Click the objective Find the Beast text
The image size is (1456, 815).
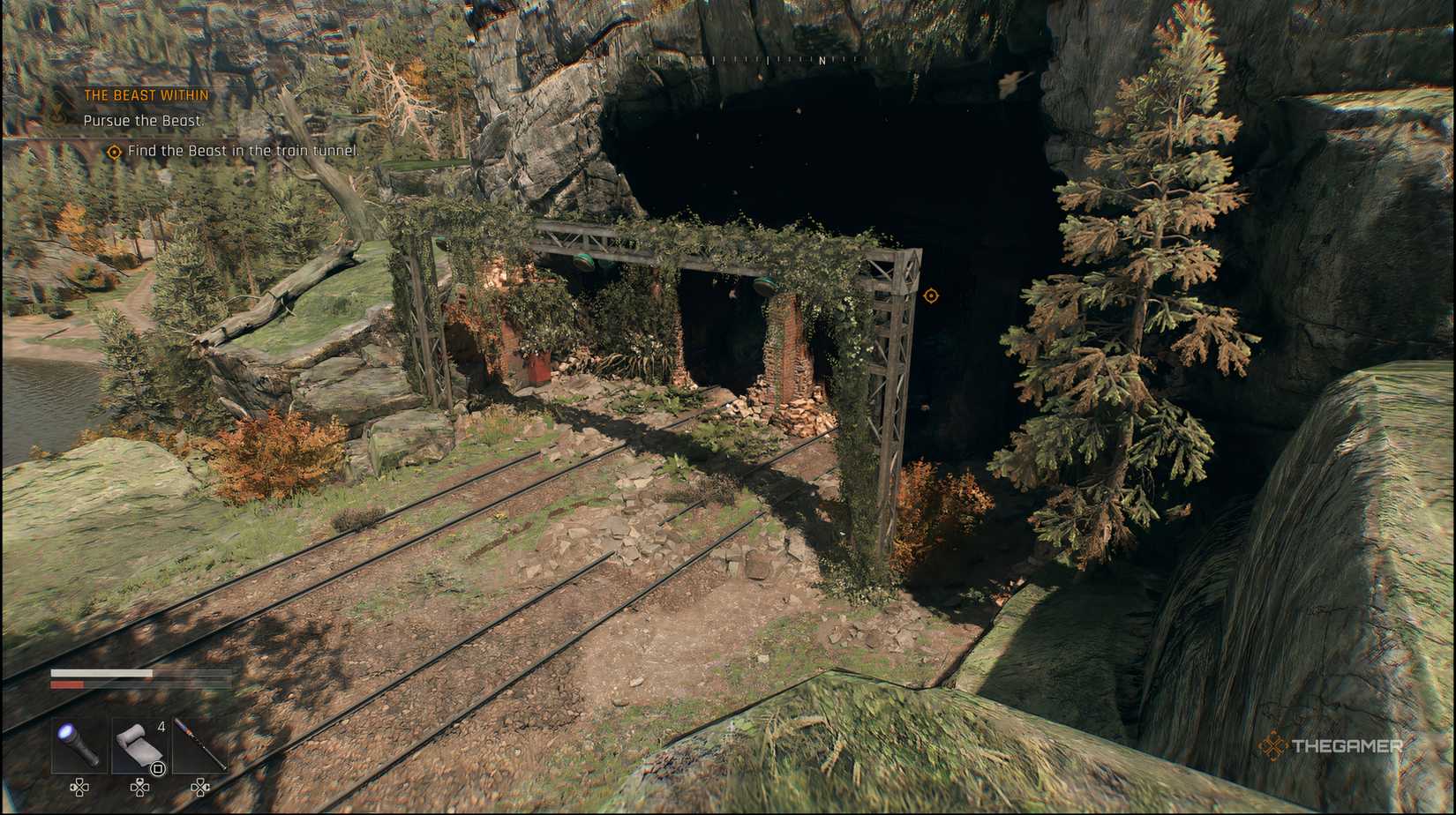[244, 151]
